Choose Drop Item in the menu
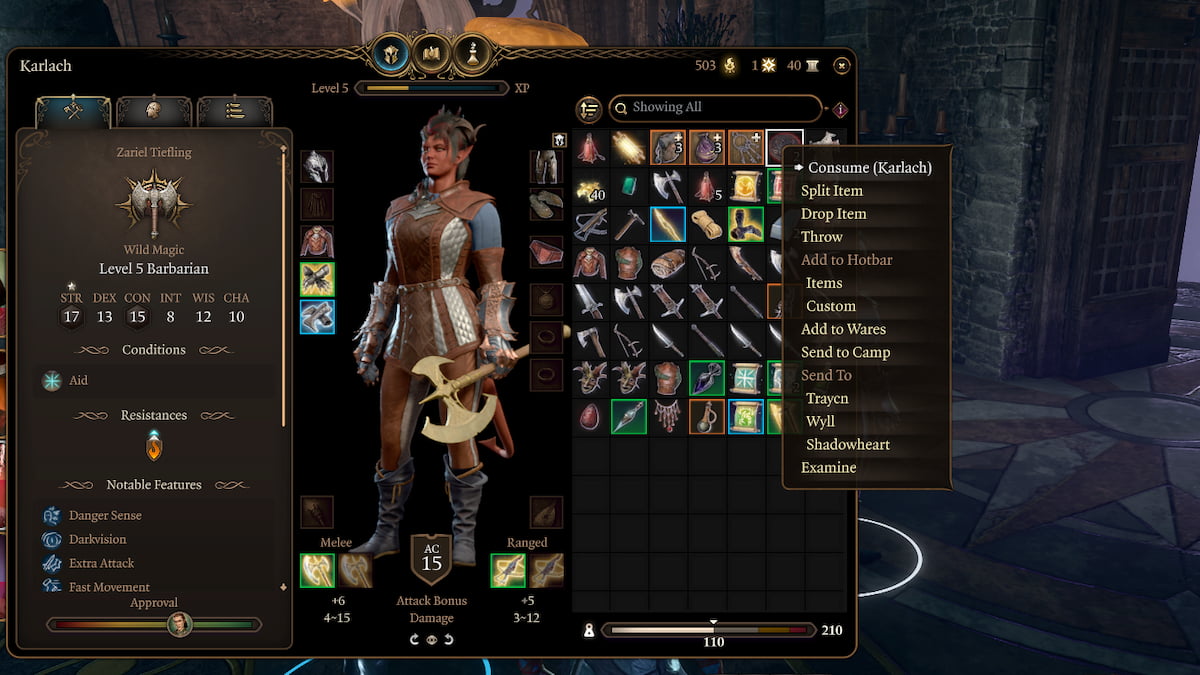Screen dimensions: 1200x675 pyautogui.click(x=833, y=213)
